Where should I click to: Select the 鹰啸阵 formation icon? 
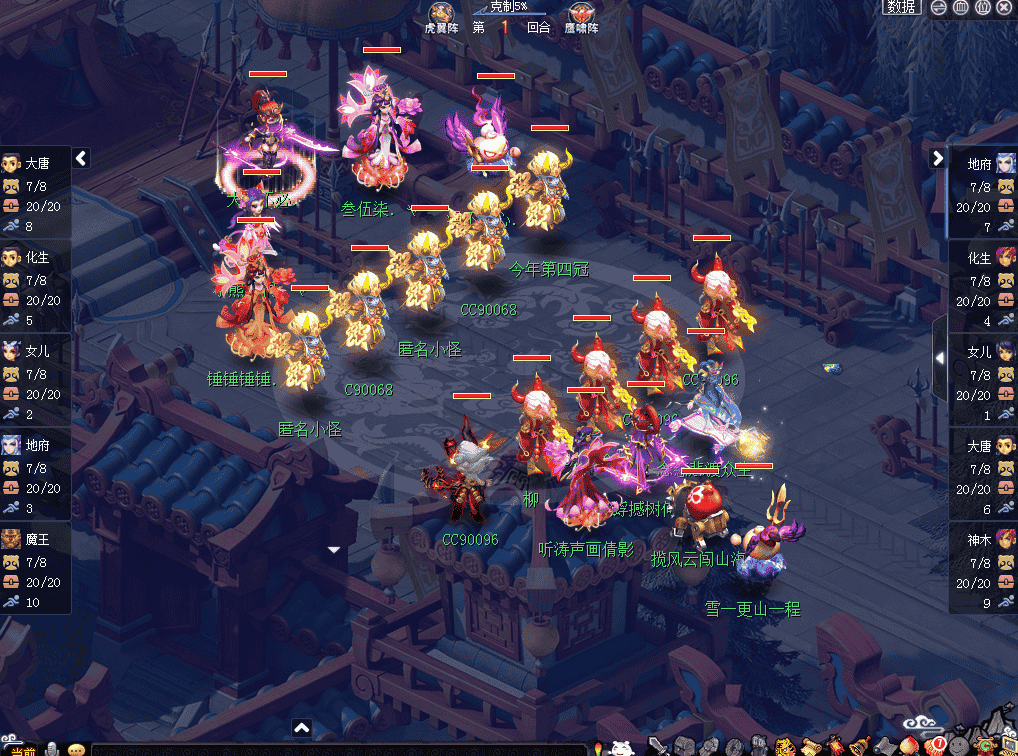(579, 14)
